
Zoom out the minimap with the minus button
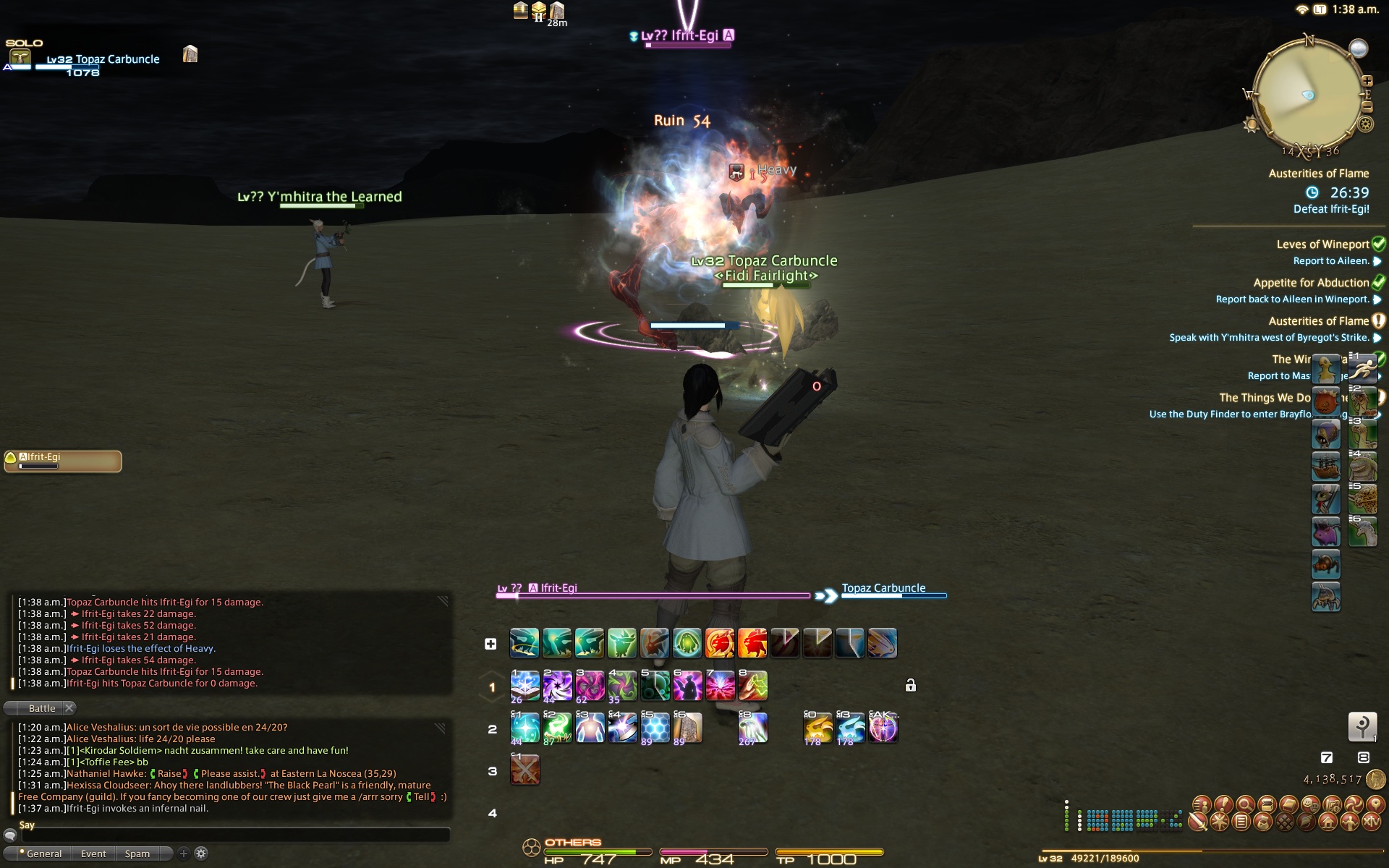tap(1367, 106)
